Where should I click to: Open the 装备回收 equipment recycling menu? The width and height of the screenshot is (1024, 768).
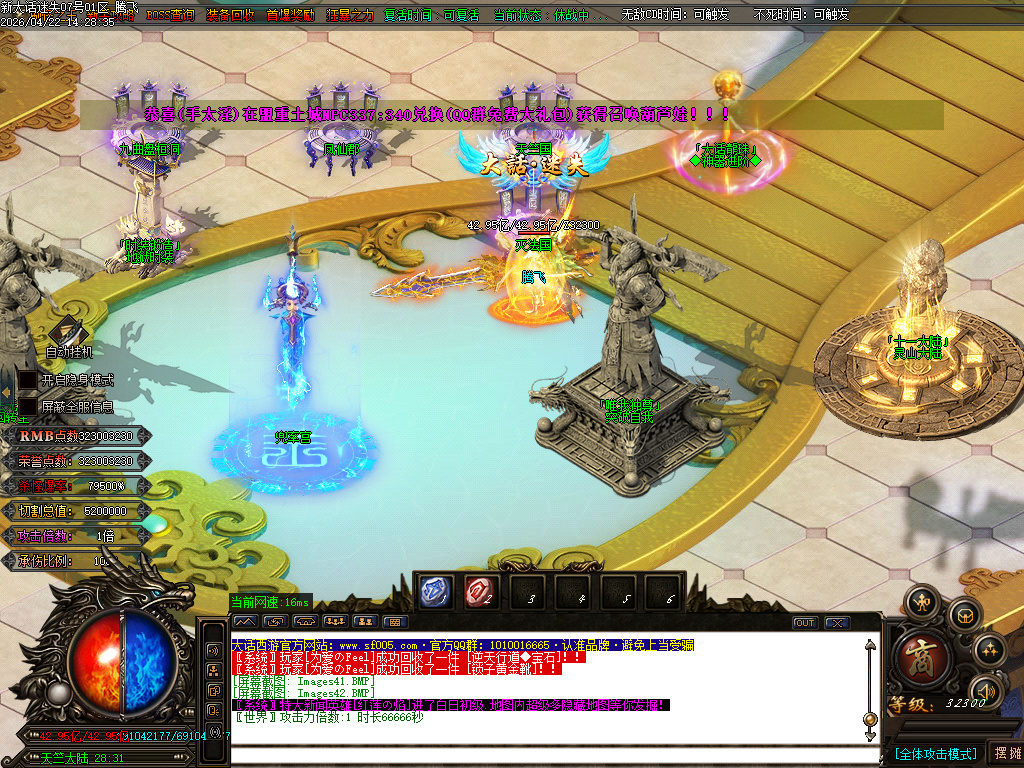pyautogui.click(x=230, y=15)
